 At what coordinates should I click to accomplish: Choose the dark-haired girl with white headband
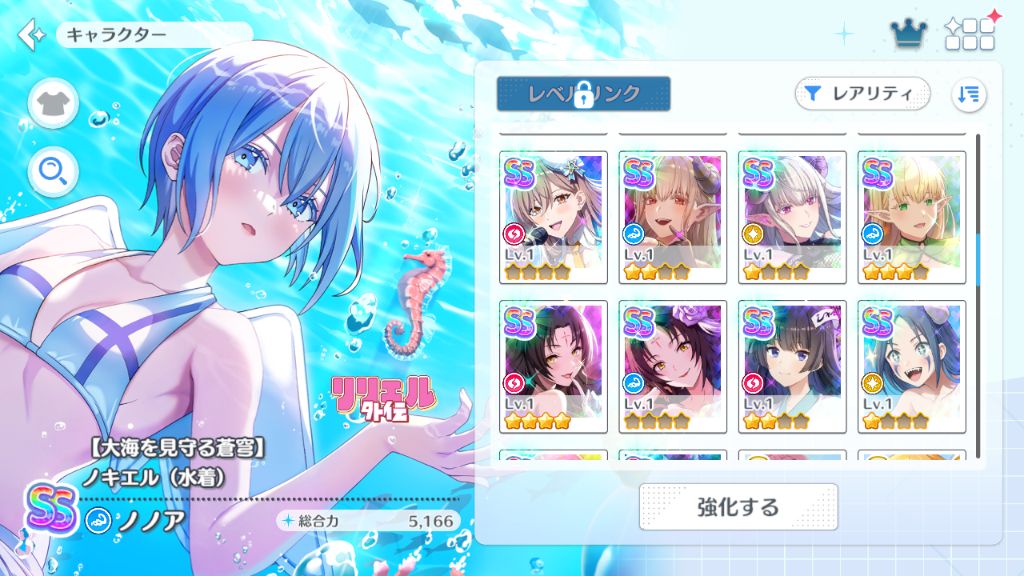tap(792, 366)
